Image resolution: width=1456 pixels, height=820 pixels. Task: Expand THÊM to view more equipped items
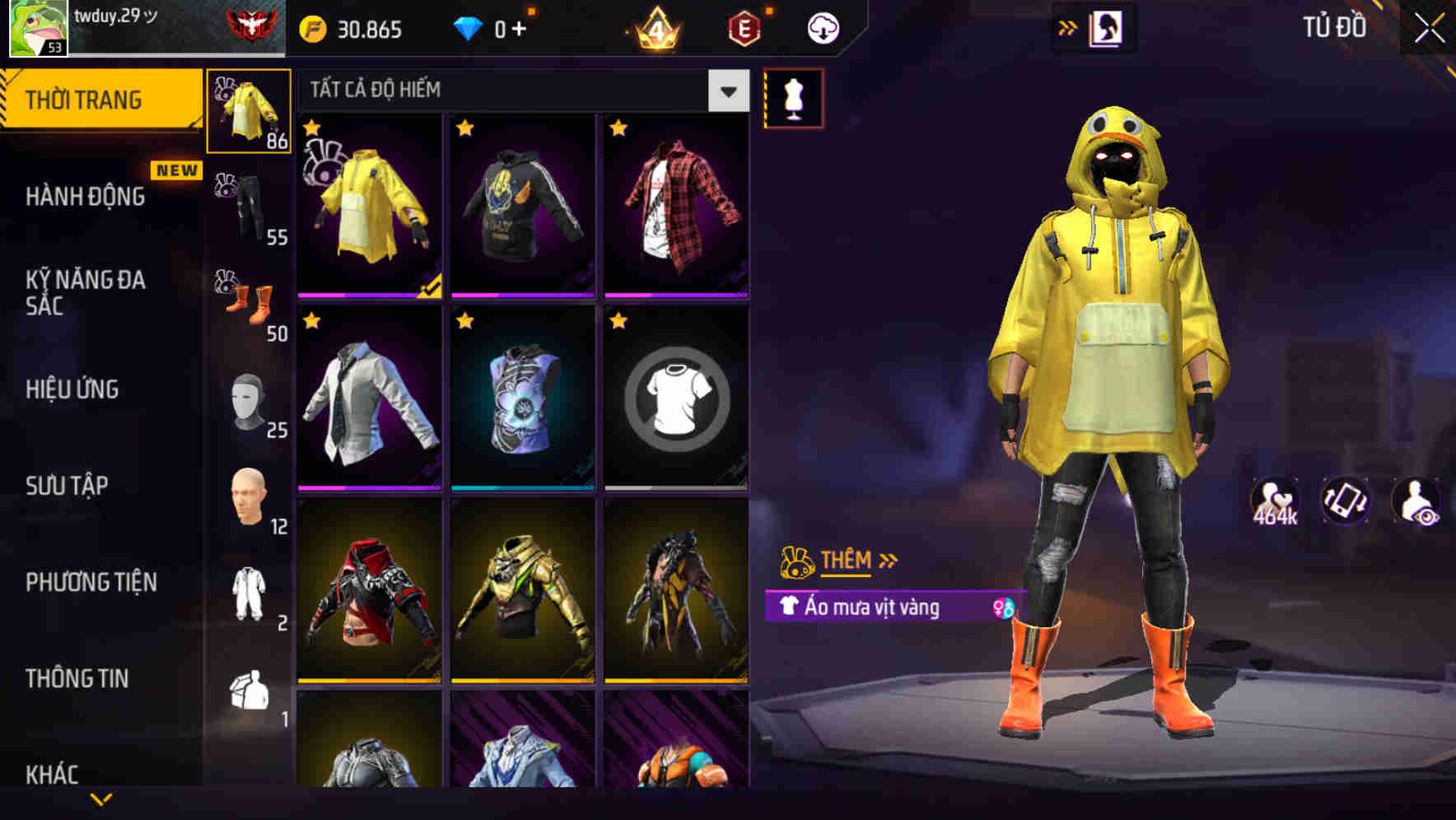tap(848, 561)
